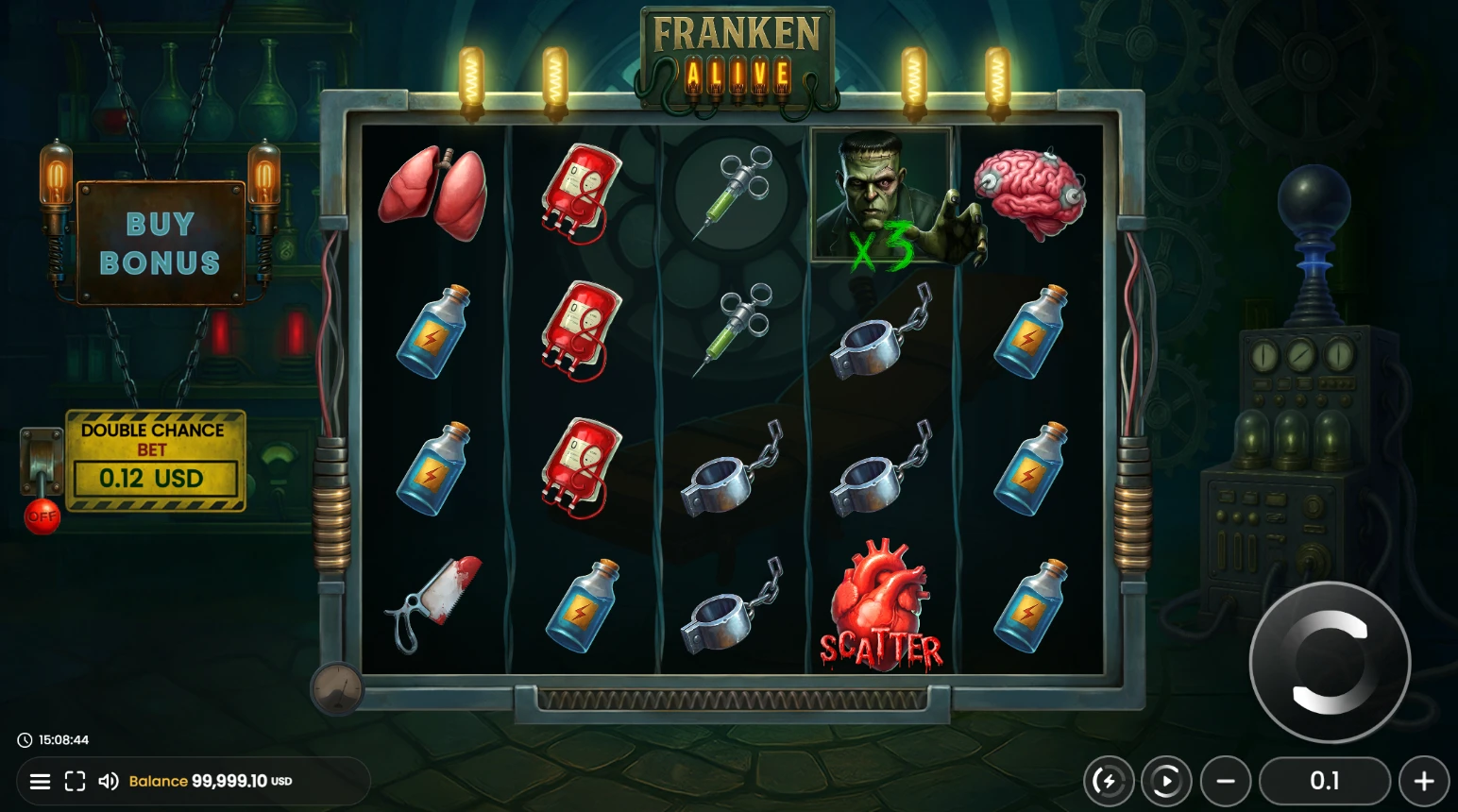Click the round spin button
The height and width of the screenshot is (812, 1458).
1330,662
